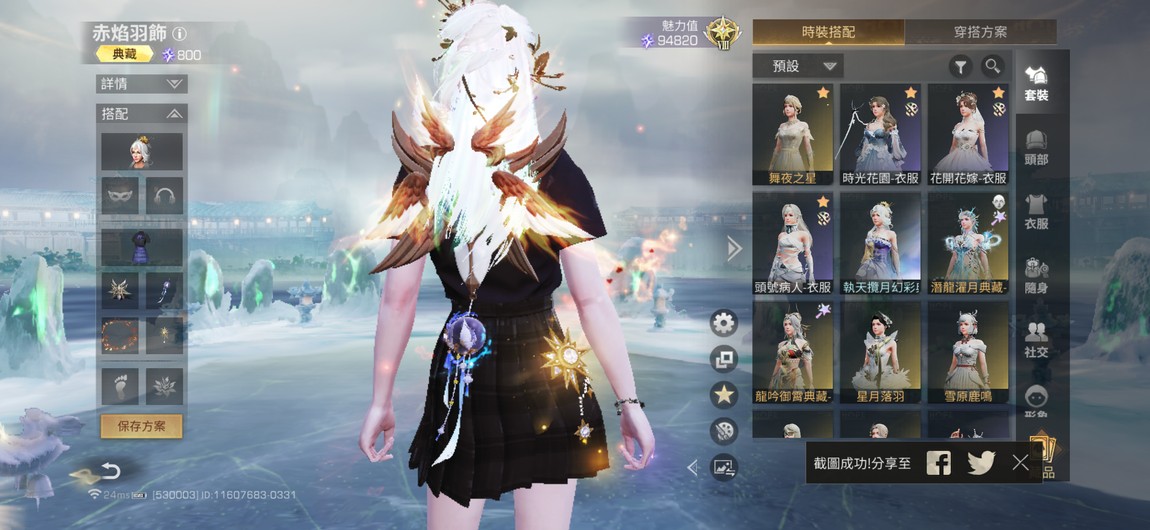Close the screenshot share popup
The height and width of the screenshot is (530, 1150).
(x=1020, y=462)
